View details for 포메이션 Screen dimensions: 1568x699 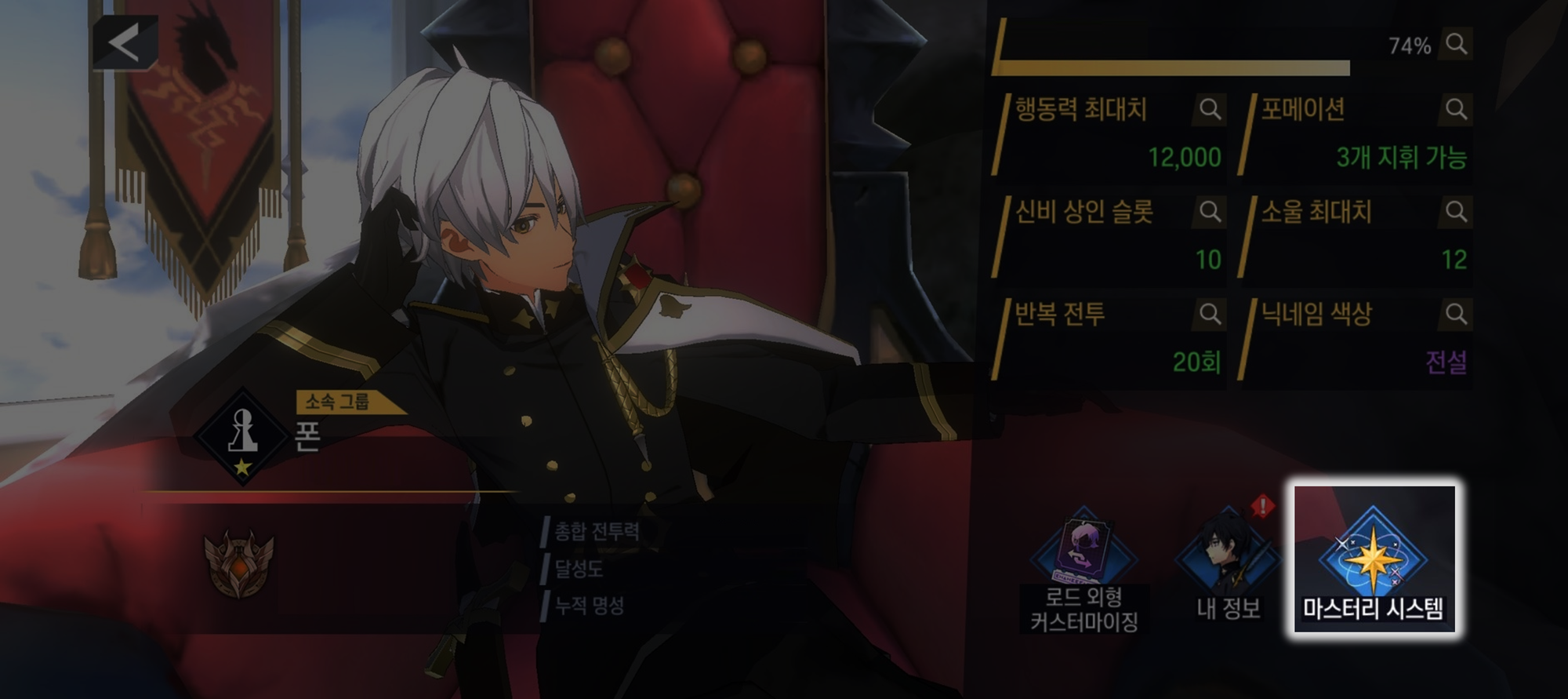point(1456,109)
